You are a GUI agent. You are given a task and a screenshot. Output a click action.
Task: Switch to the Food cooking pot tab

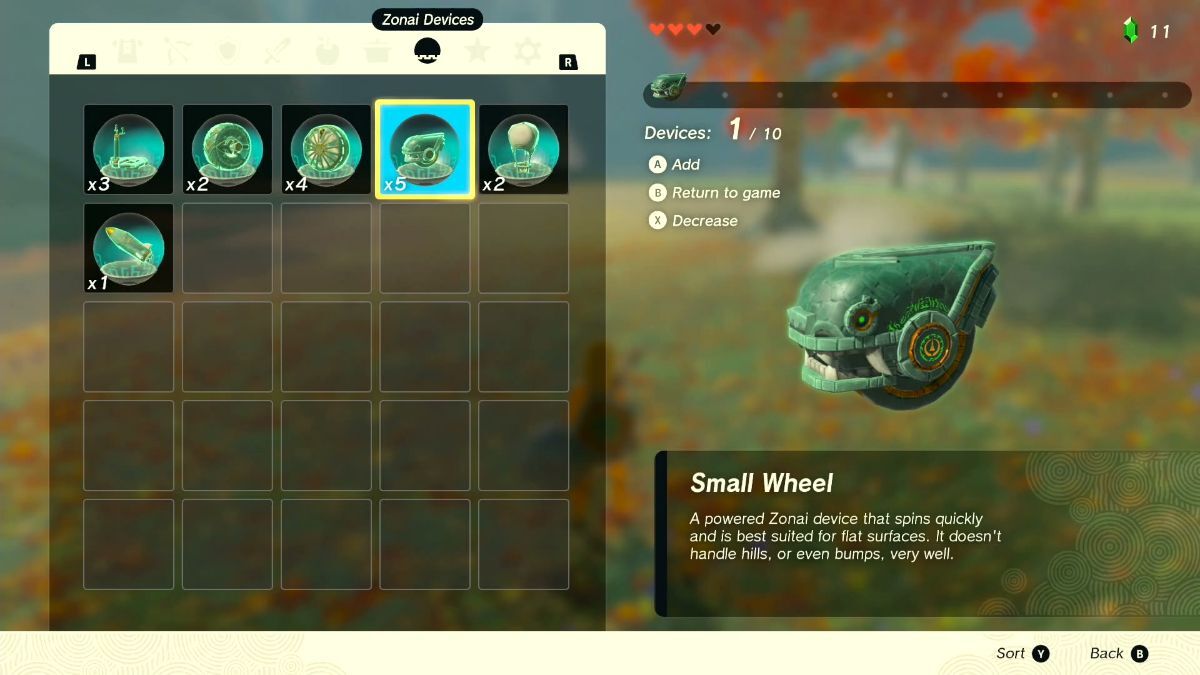click(x=377, y=50)
